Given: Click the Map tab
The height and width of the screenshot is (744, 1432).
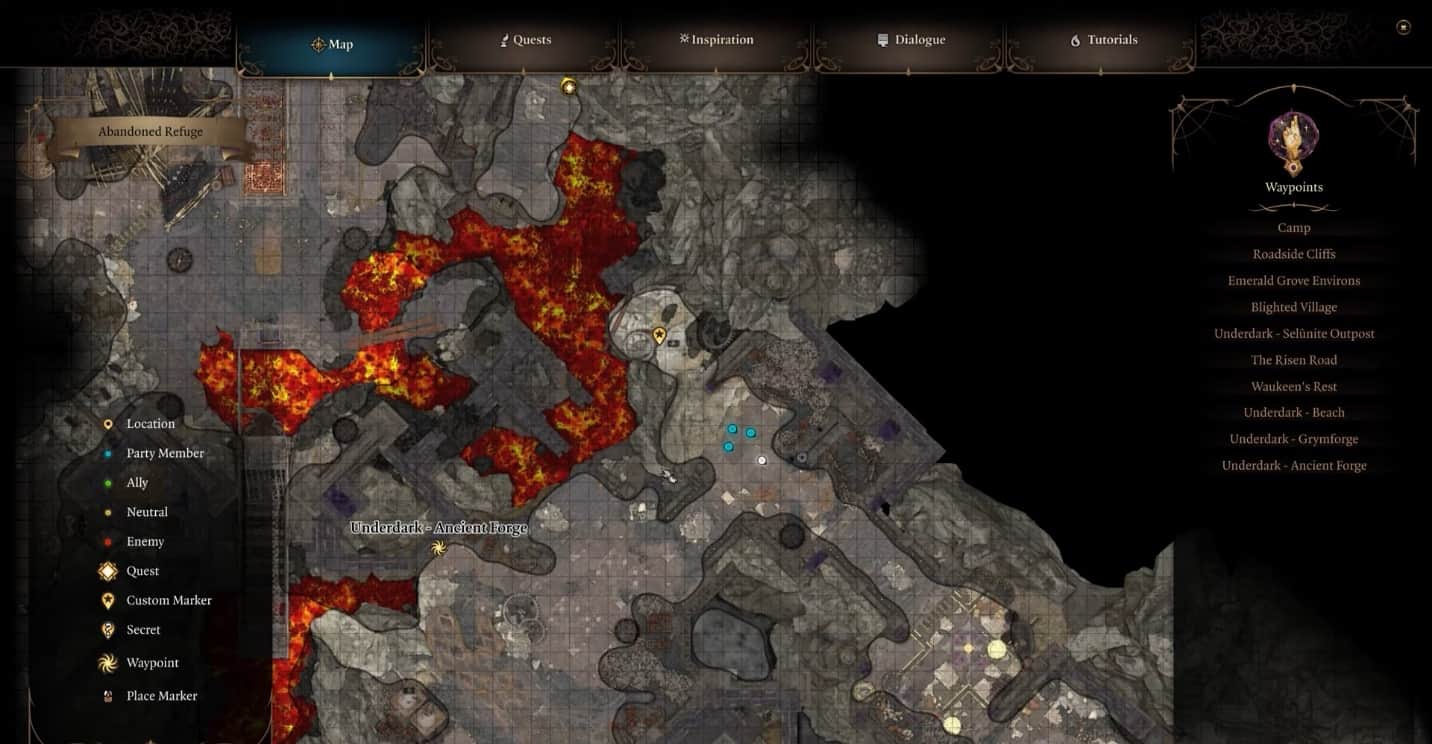Looking at the screenshot, I should (332, 44).
